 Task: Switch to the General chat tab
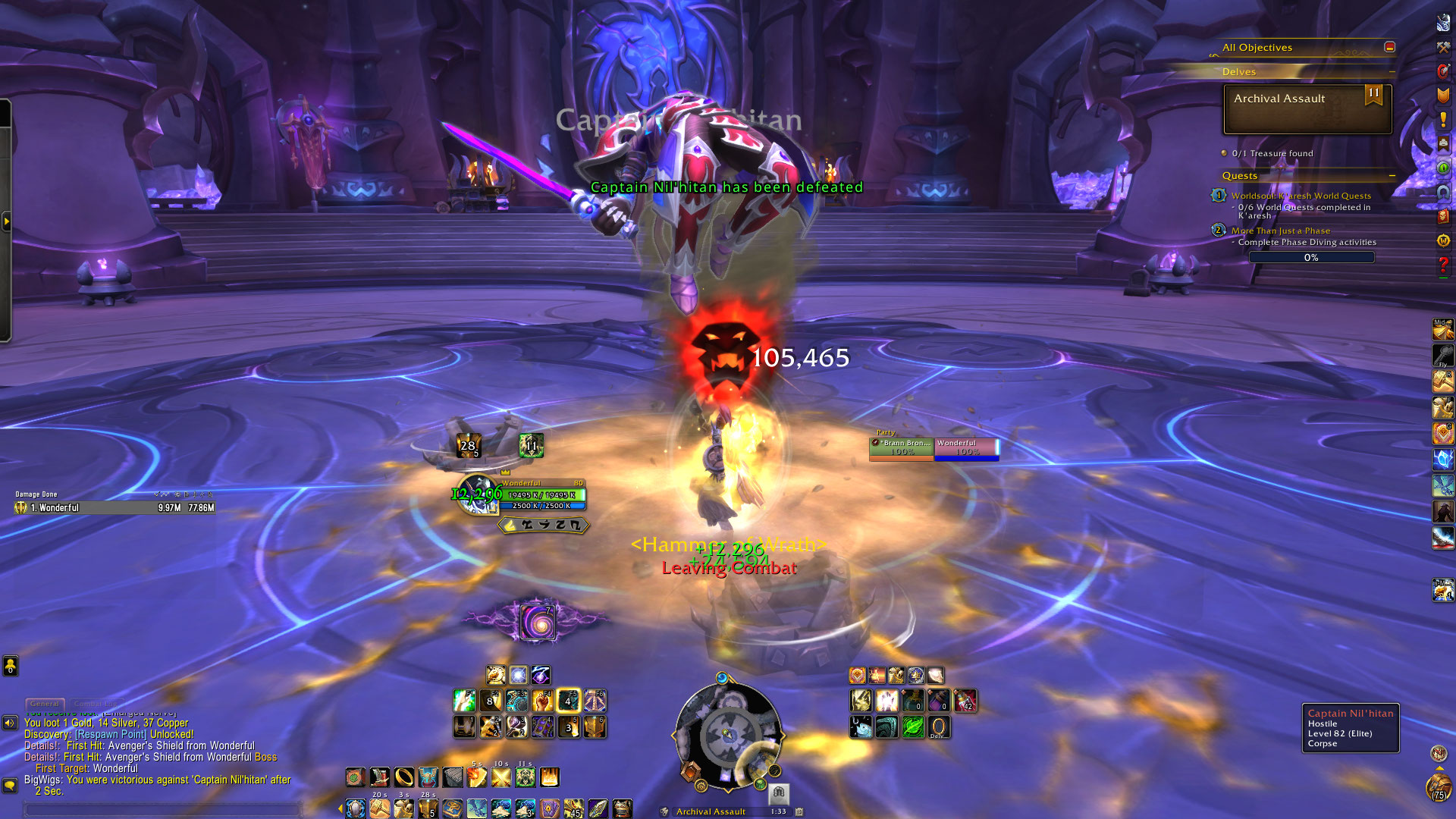45,704
